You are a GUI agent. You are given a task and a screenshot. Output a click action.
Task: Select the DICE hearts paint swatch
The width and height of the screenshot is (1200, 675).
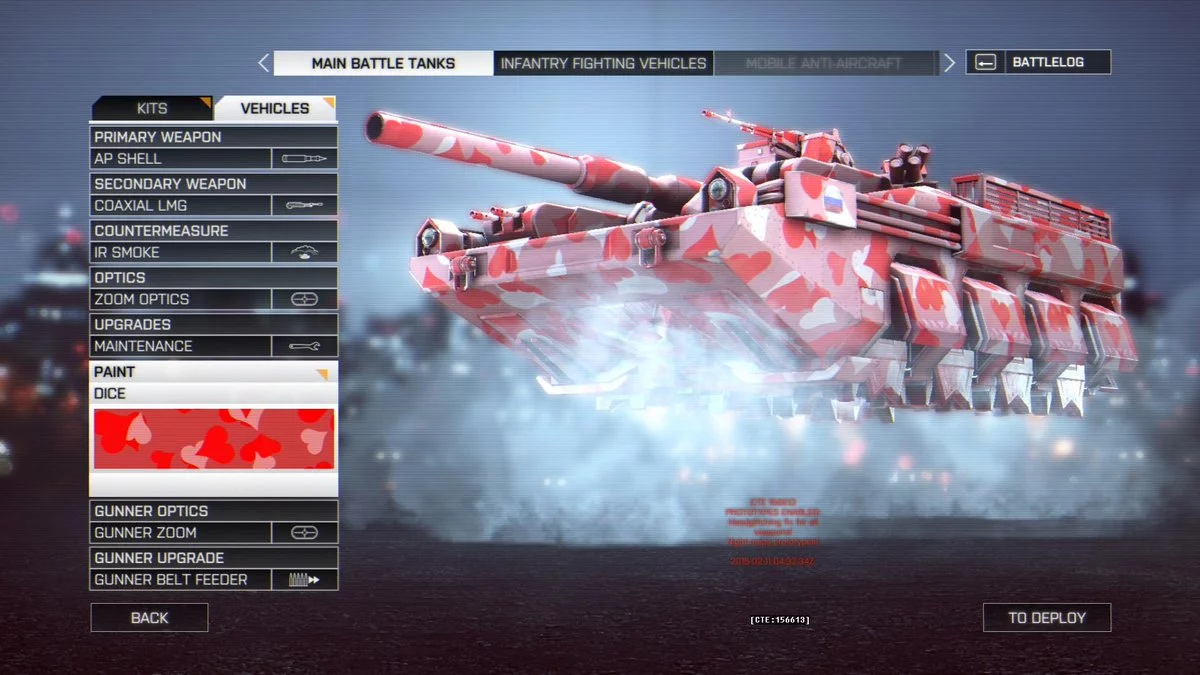tap(214, 438)
